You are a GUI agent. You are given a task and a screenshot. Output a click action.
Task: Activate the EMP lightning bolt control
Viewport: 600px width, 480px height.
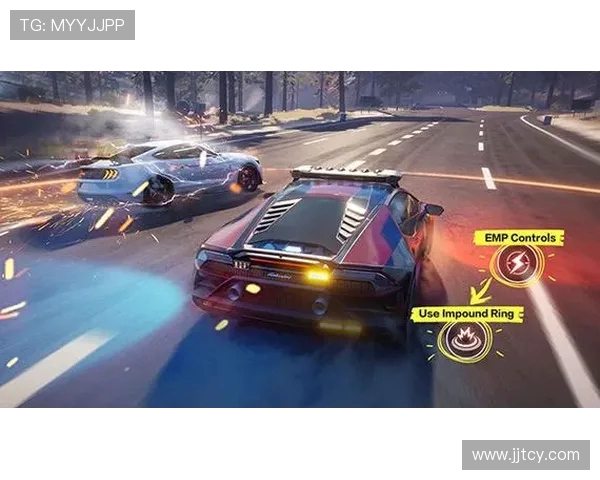[519, 265]
